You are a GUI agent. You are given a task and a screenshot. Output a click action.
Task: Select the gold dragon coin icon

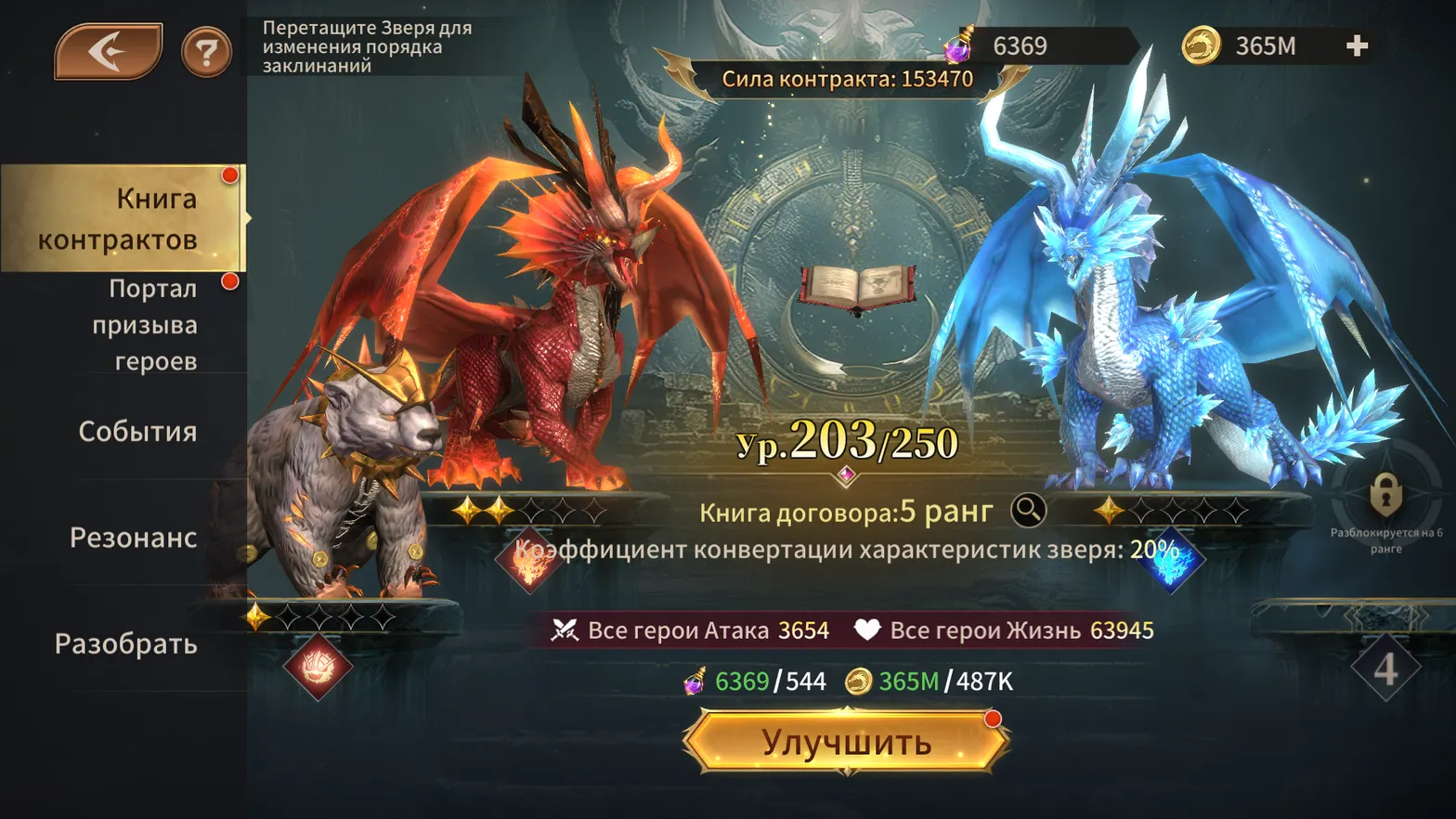pyautogui.click(x=1203, y=45)
